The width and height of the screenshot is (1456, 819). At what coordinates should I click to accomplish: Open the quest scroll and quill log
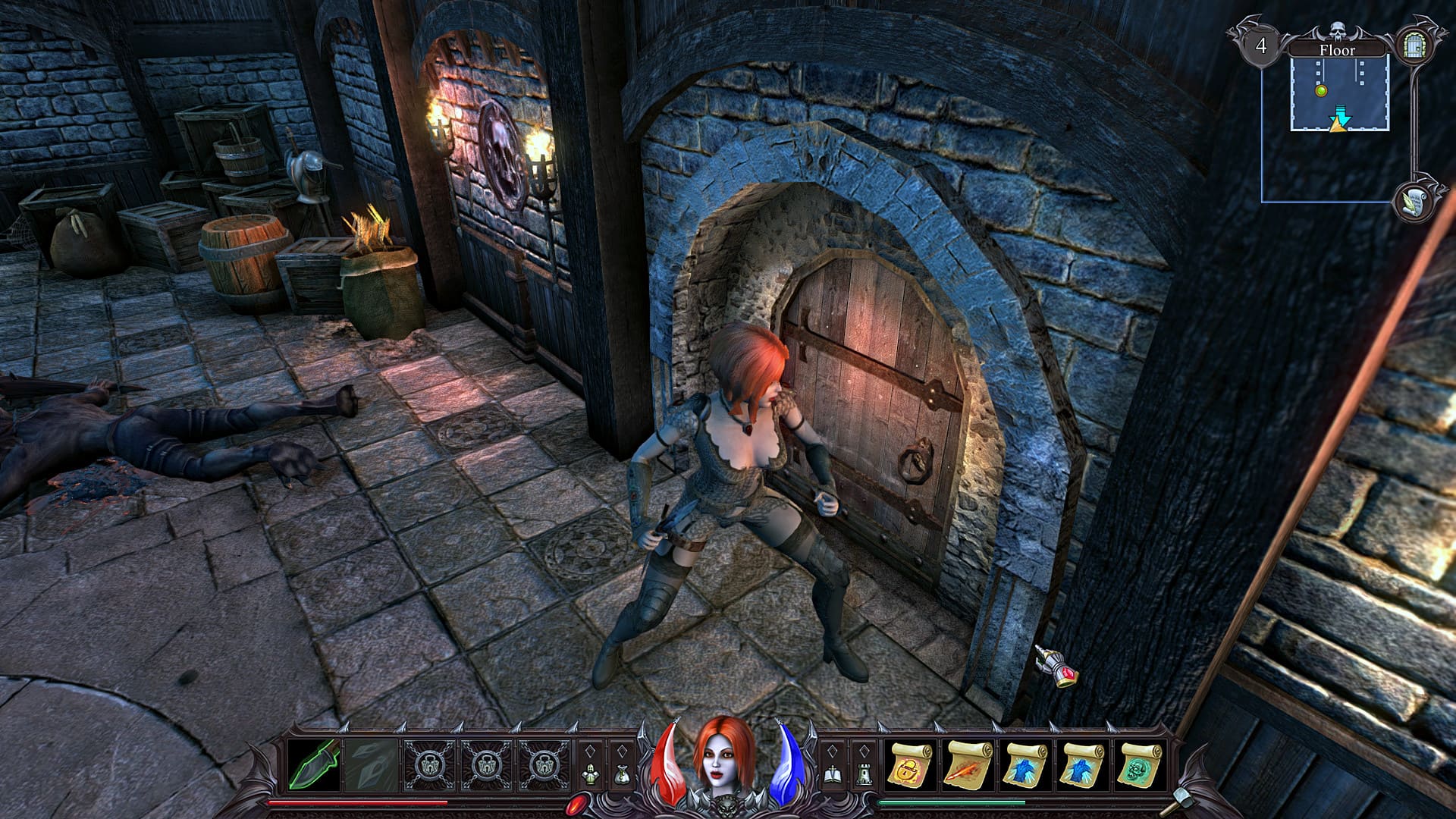1413,202
